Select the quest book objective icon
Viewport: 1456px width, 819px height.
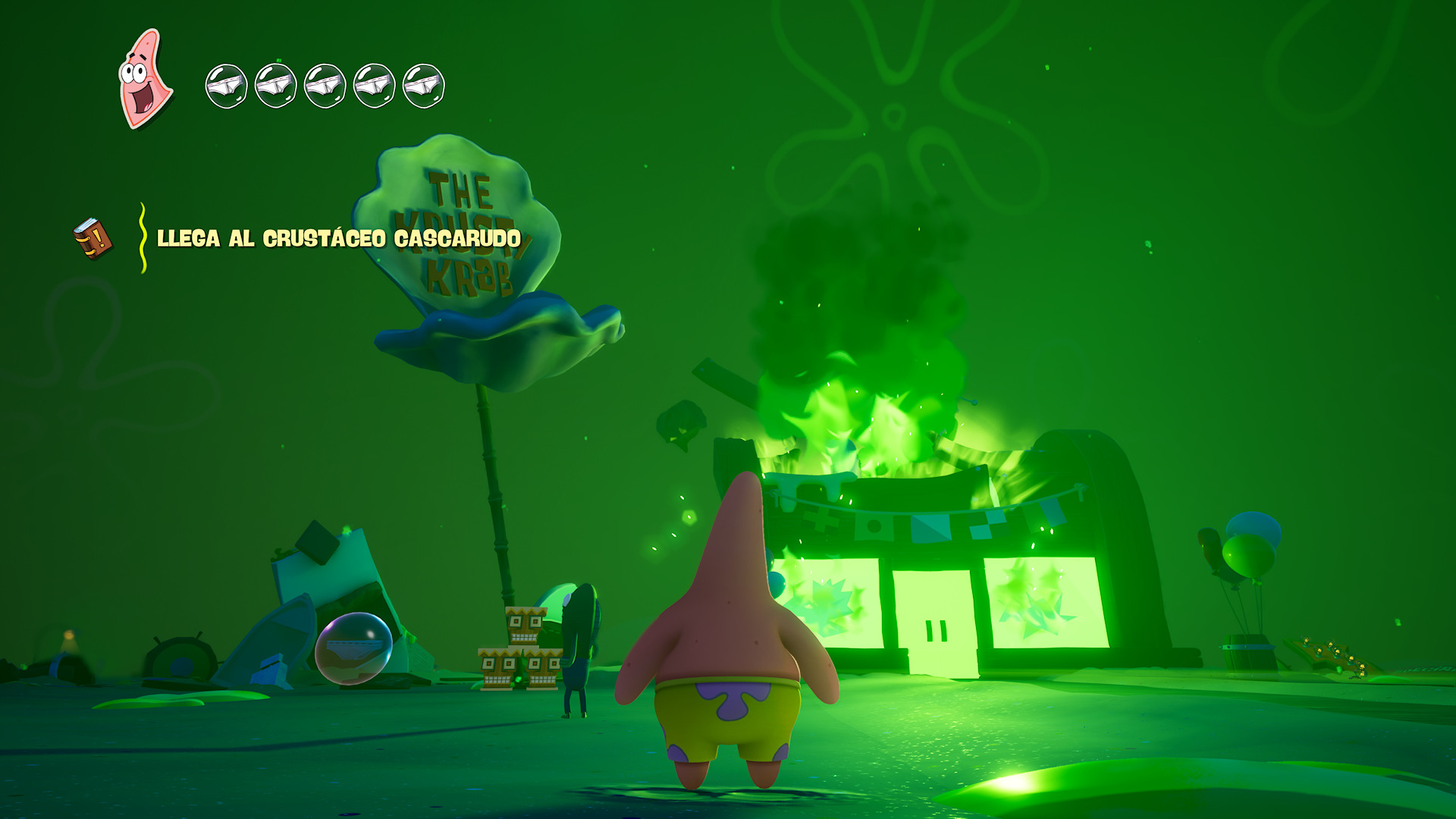coord(93,239)
